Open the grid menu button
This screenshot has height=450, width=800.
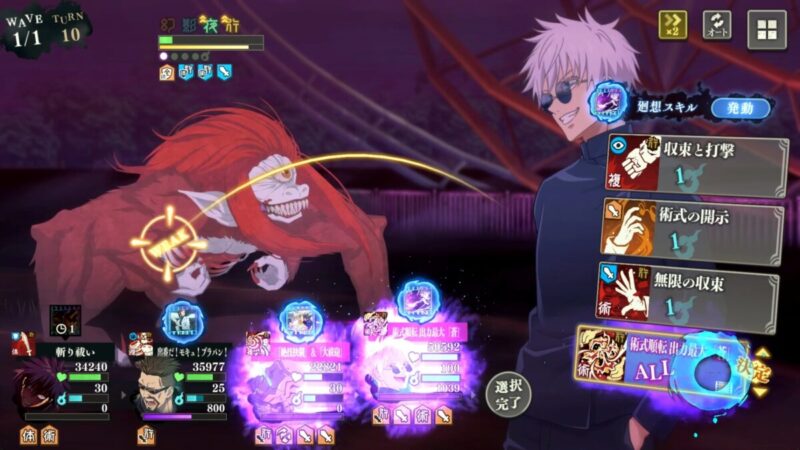pos(766,29)
